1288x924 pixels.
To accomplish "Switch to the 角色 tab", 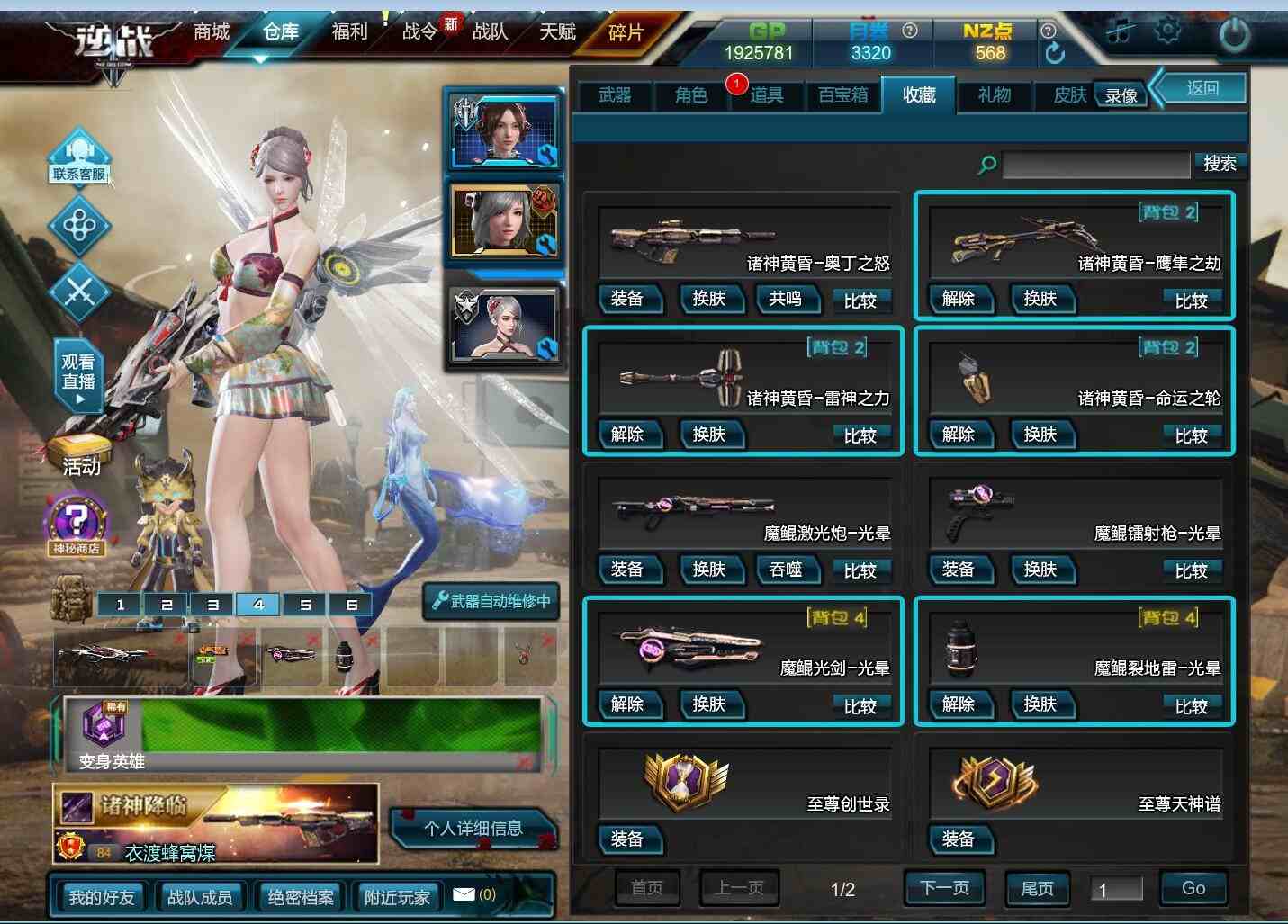I will [690, 95].
